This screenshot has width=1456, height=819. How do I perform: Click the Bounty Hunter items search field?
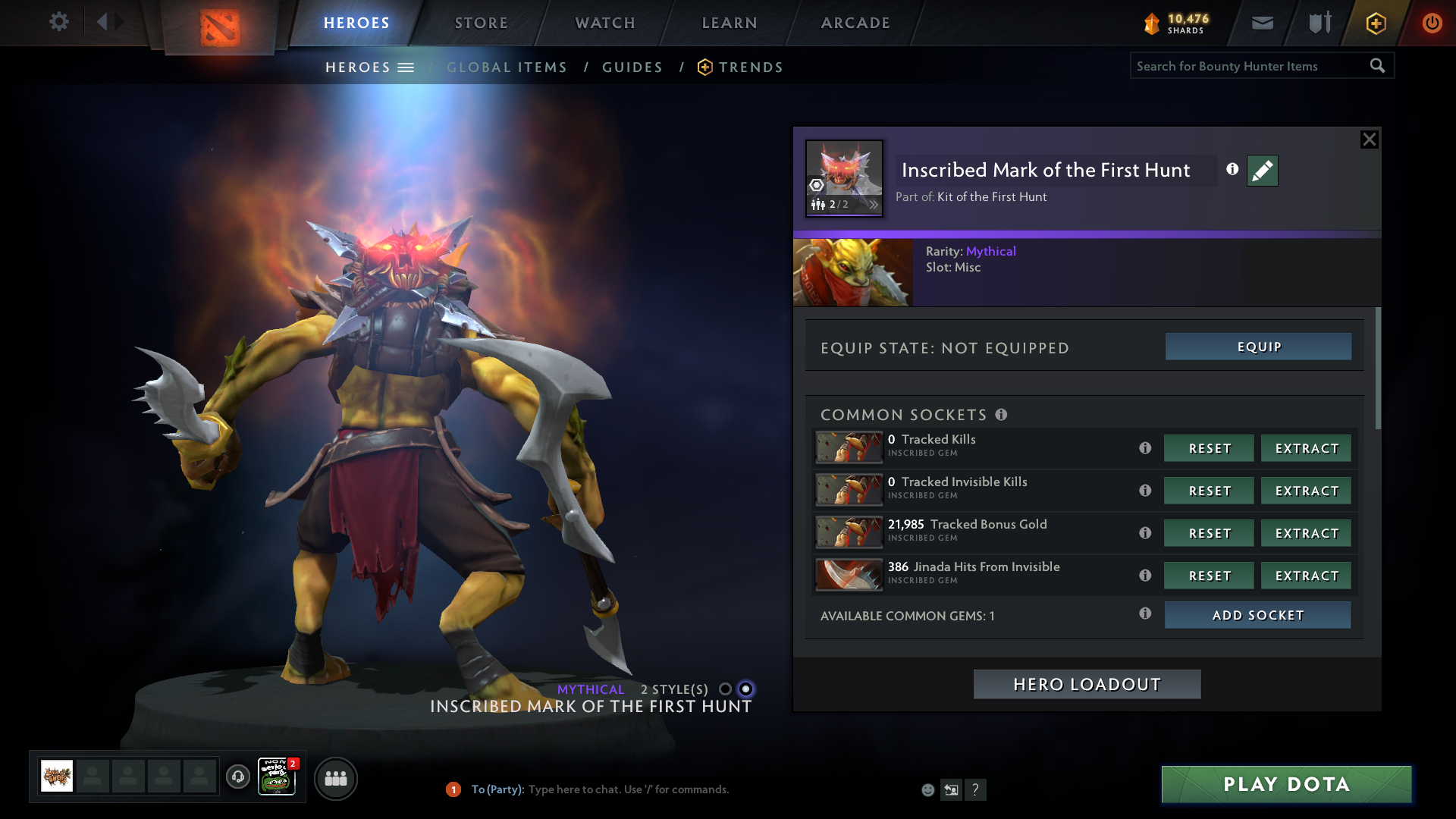tap(1247, 66)
